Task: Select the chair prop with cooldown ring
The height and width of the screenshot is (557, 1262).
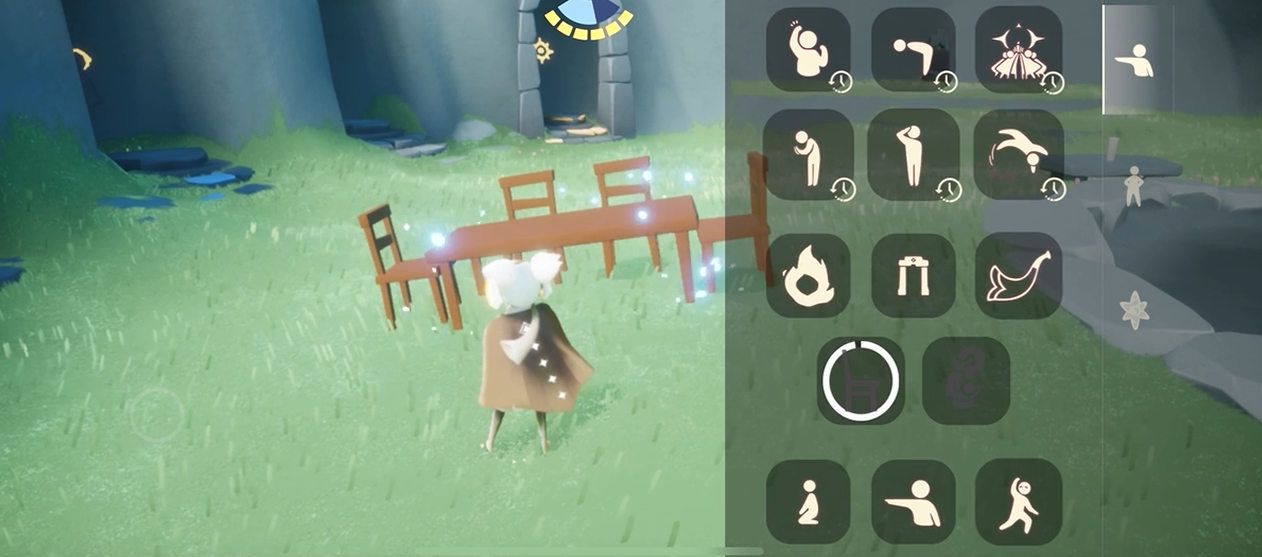Action: [x=861, y=380]
